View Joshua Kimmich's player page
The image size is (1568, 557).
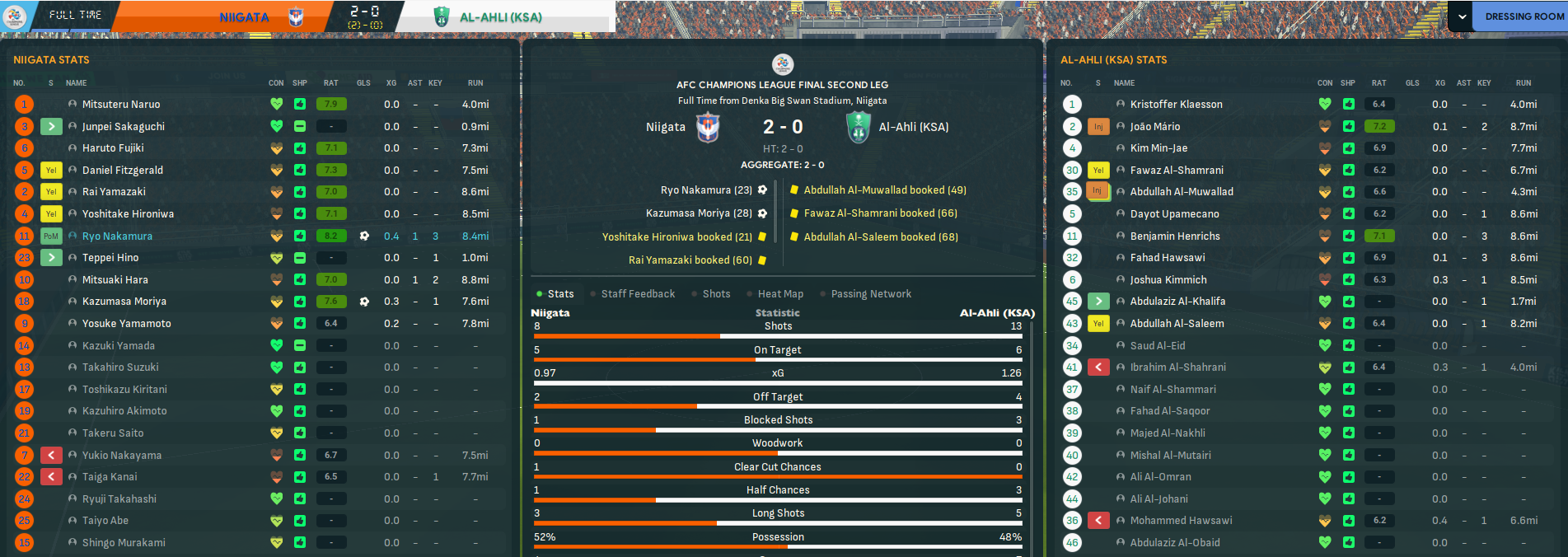click(1168, 280)
